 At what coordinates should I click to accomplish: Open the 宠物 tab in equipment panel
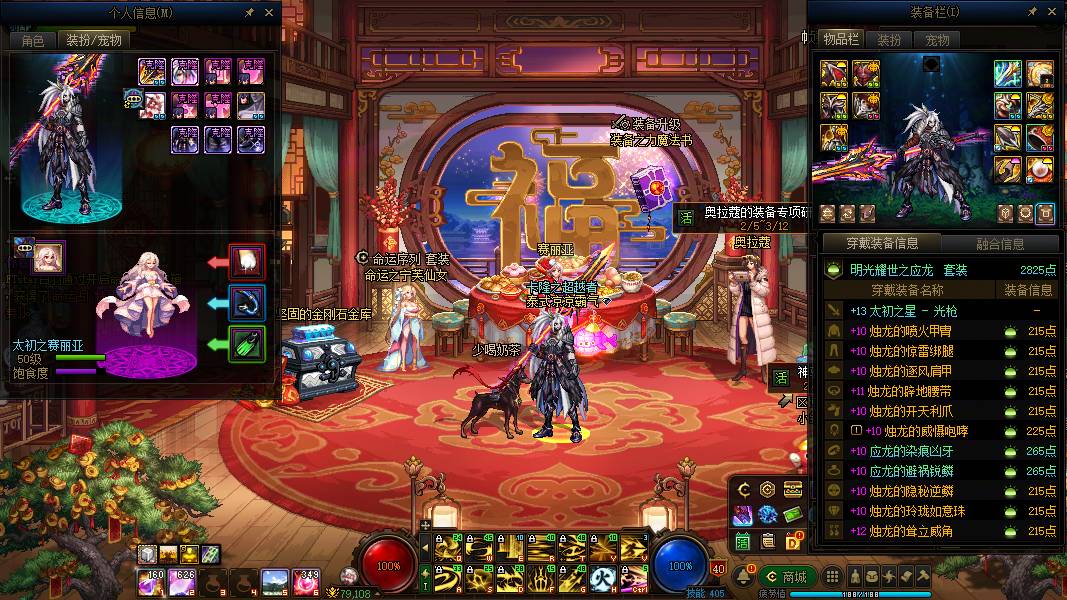click(x=937, y=40)
